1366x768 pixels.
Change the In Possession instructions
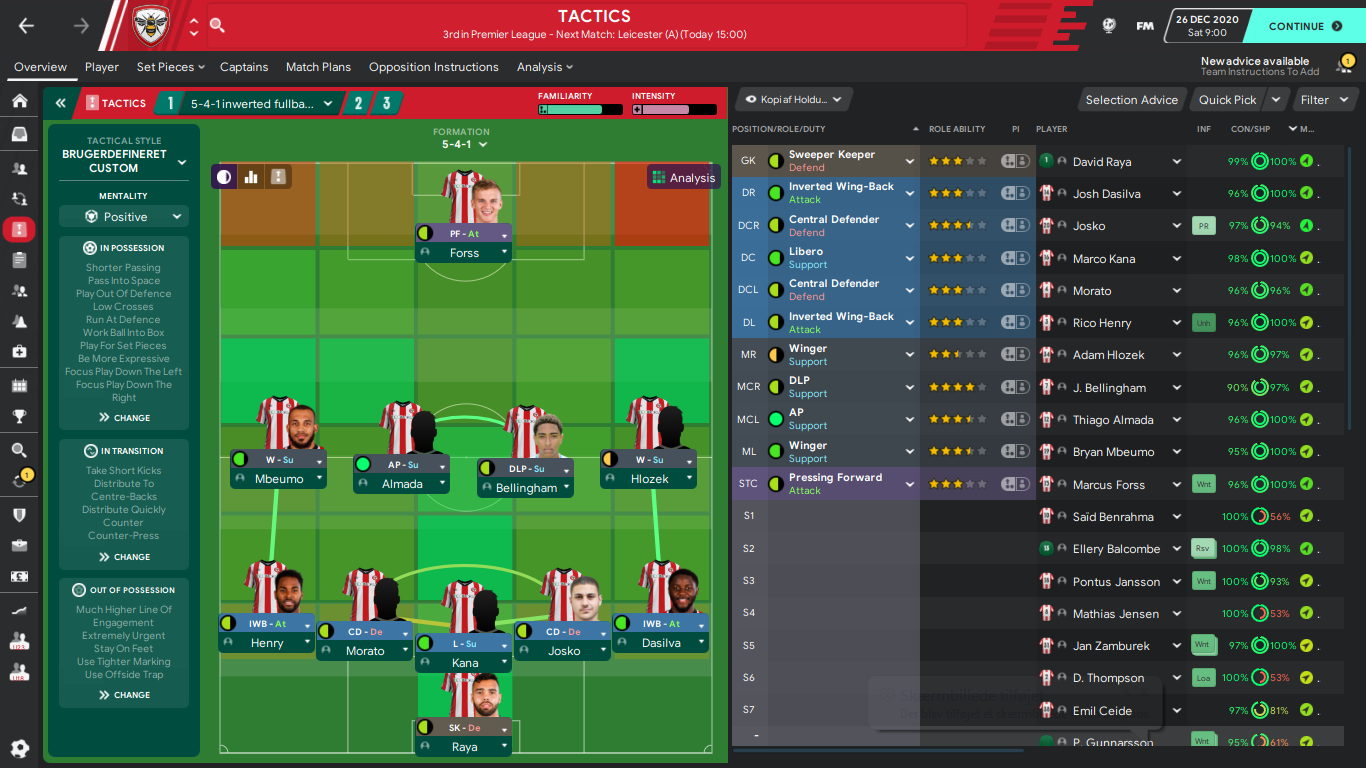tap(124, 418)
